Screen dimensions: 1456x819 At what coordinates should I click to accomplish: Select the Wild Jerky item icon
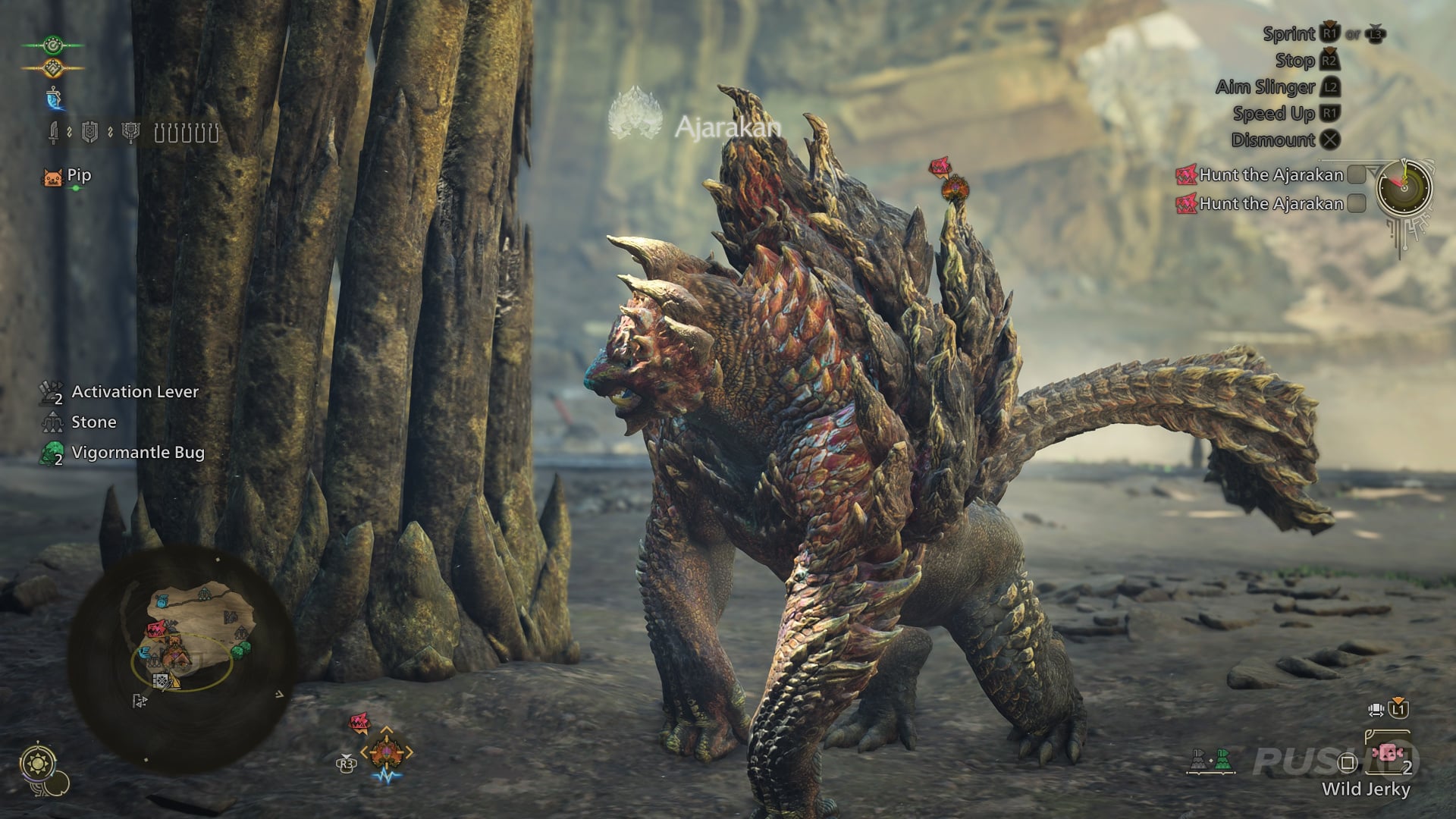pos(1387,754)
